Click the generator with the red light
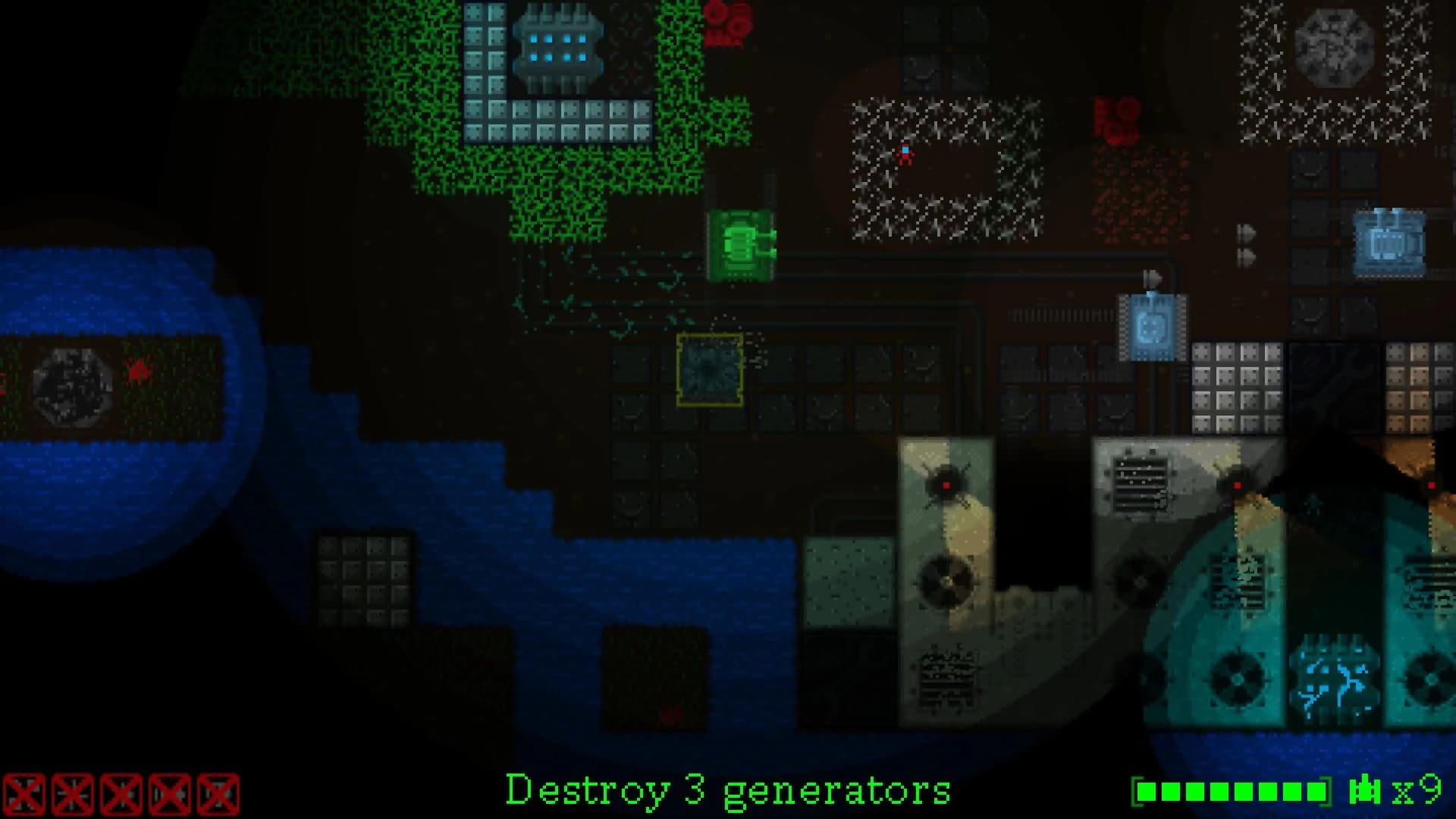Screen dimensions: 1456x819 click(946, 483)
